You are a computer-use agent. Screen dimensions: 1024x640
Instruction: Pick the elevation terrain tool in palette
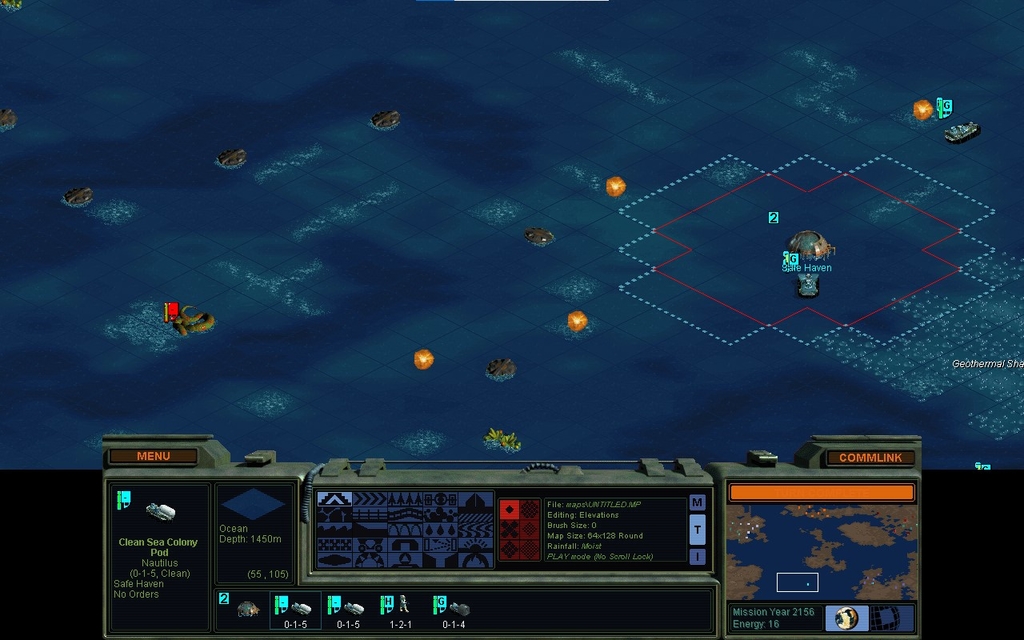coord(332,499)
